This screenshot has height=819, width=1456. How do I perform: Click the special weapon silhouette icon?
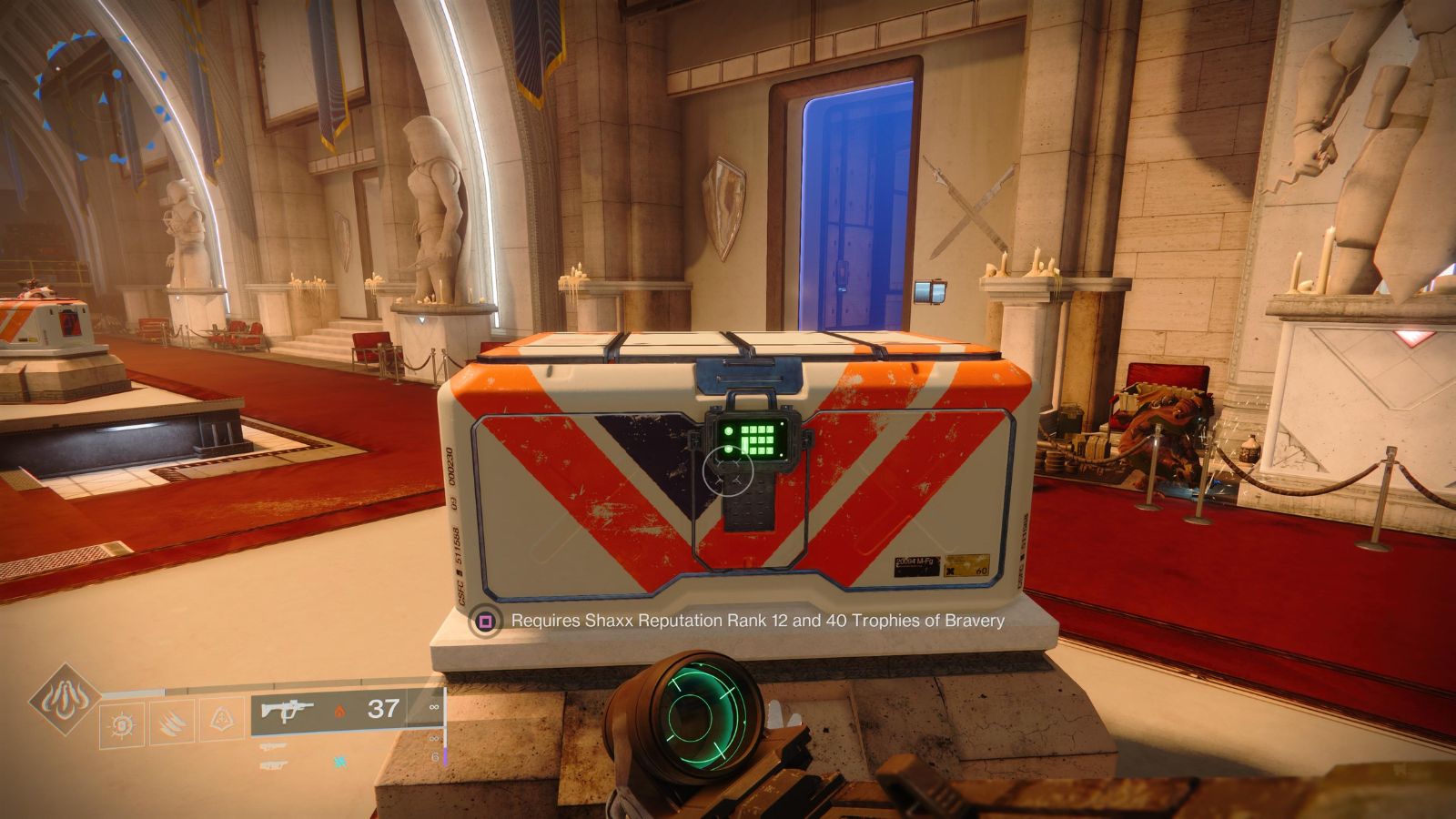pos(274,745)
